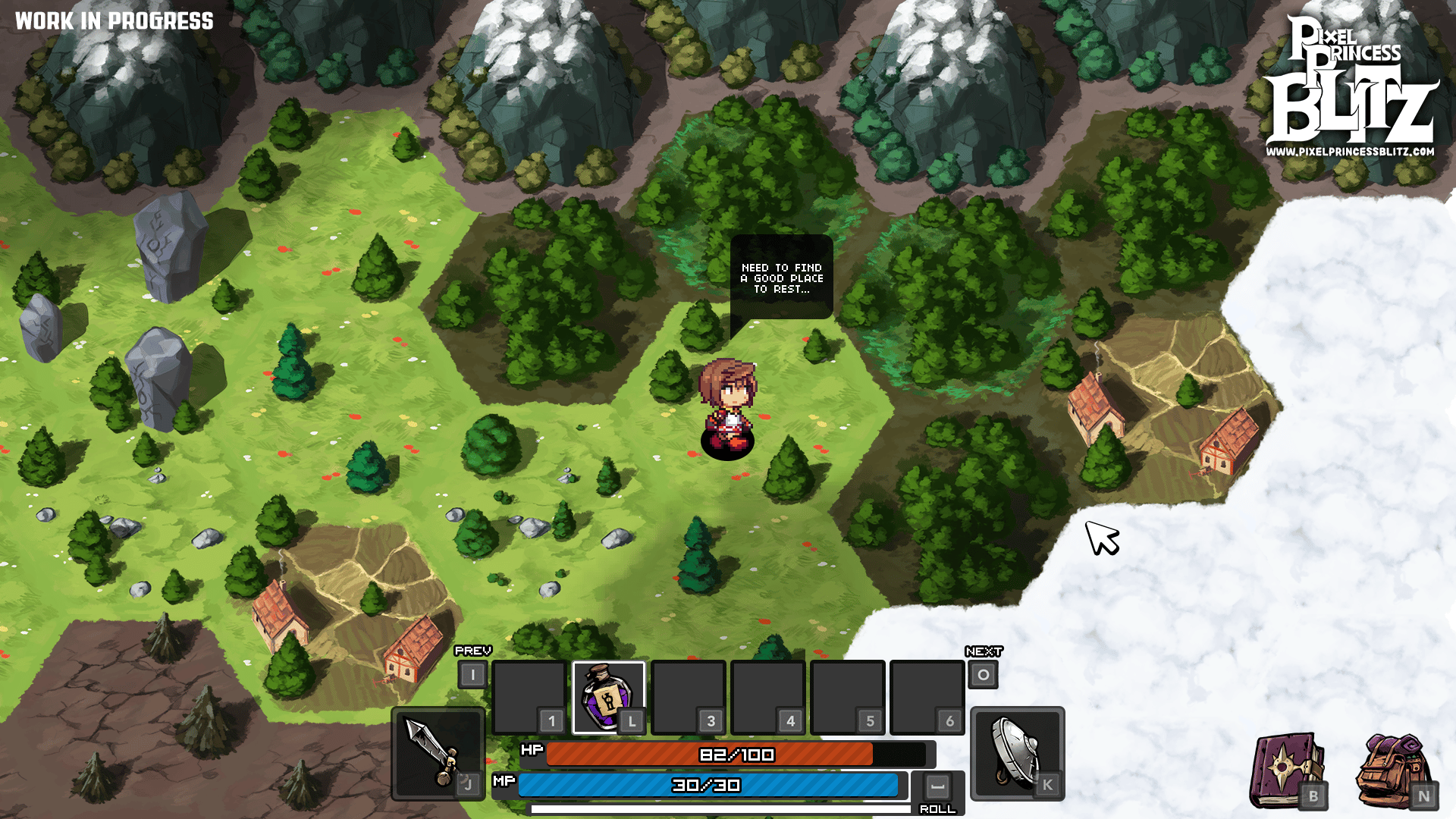
Task: Click the HP bar showing 82/100
Action: click(x=736, y=755)
